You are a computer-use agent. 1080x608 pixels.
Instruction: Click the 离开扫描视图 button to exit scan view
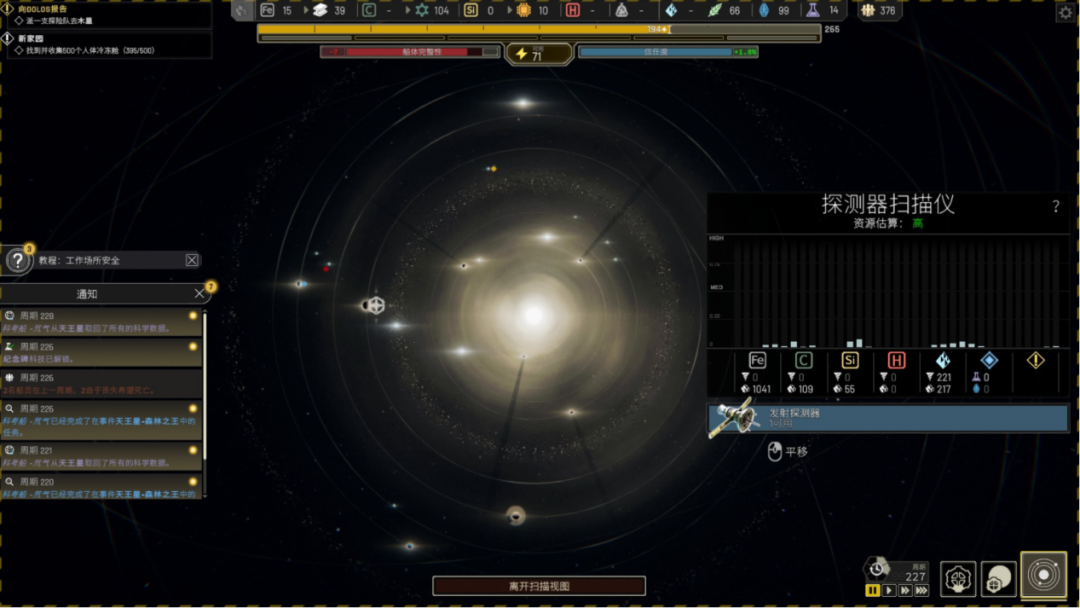click(539, 586)
